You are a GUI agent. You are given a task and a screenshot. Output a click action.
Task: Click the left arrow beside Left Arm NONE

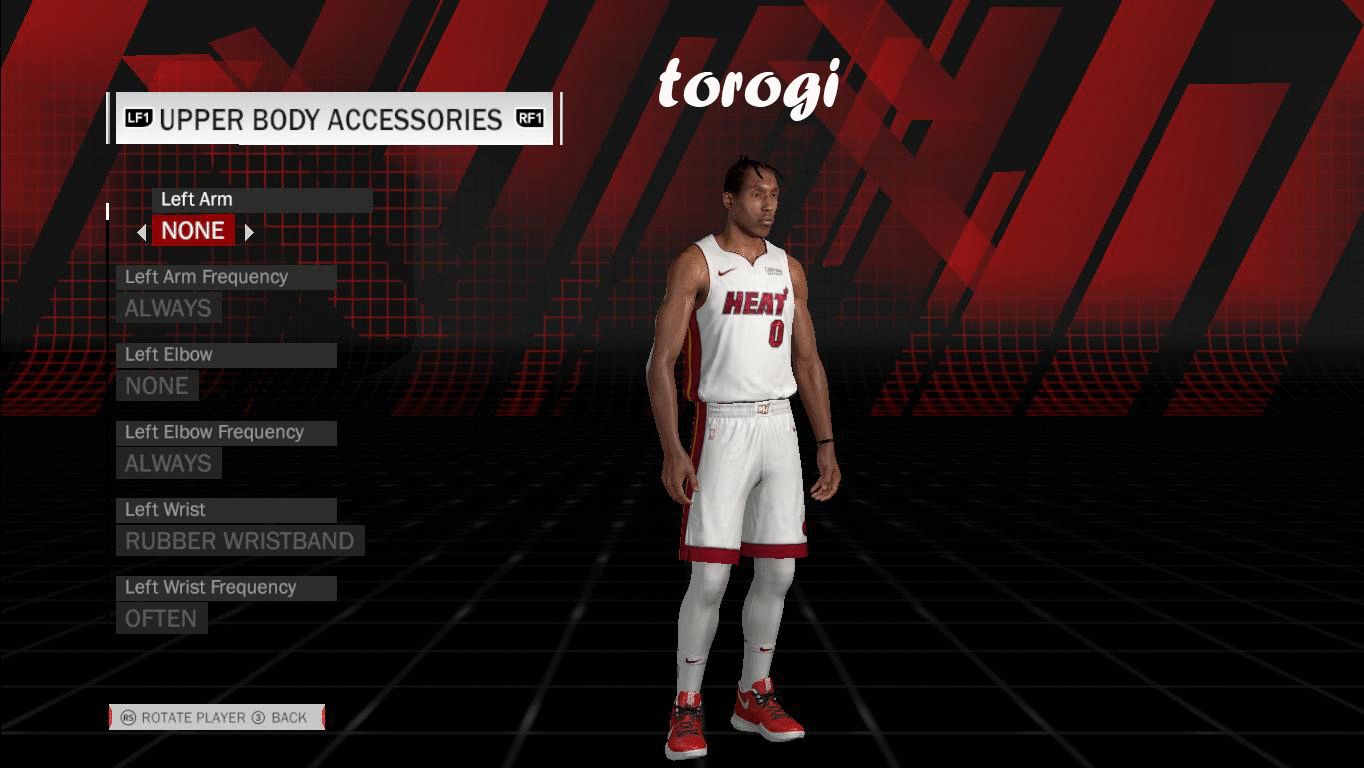(x=142, y=232)
